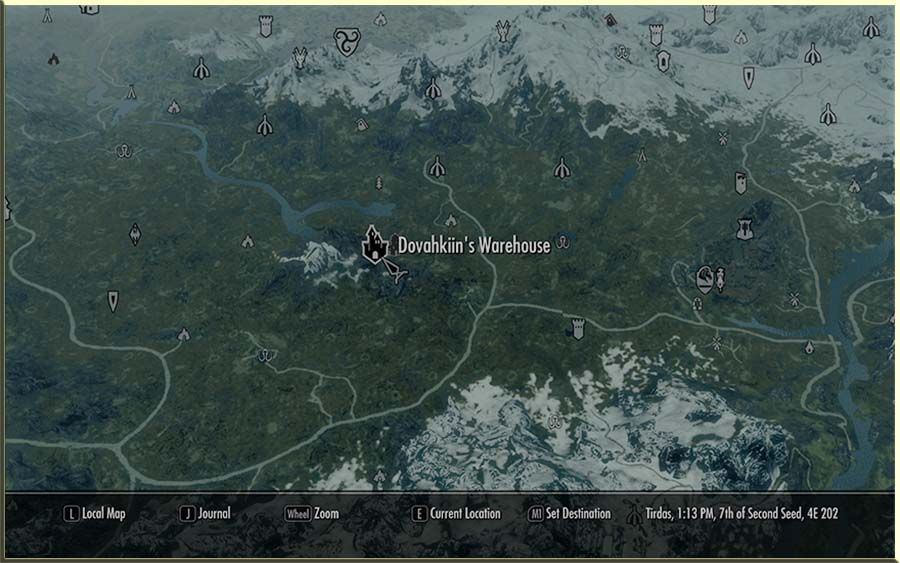Choose the Set Destination option
900x563 pixels.
click(x=570, y=514)
